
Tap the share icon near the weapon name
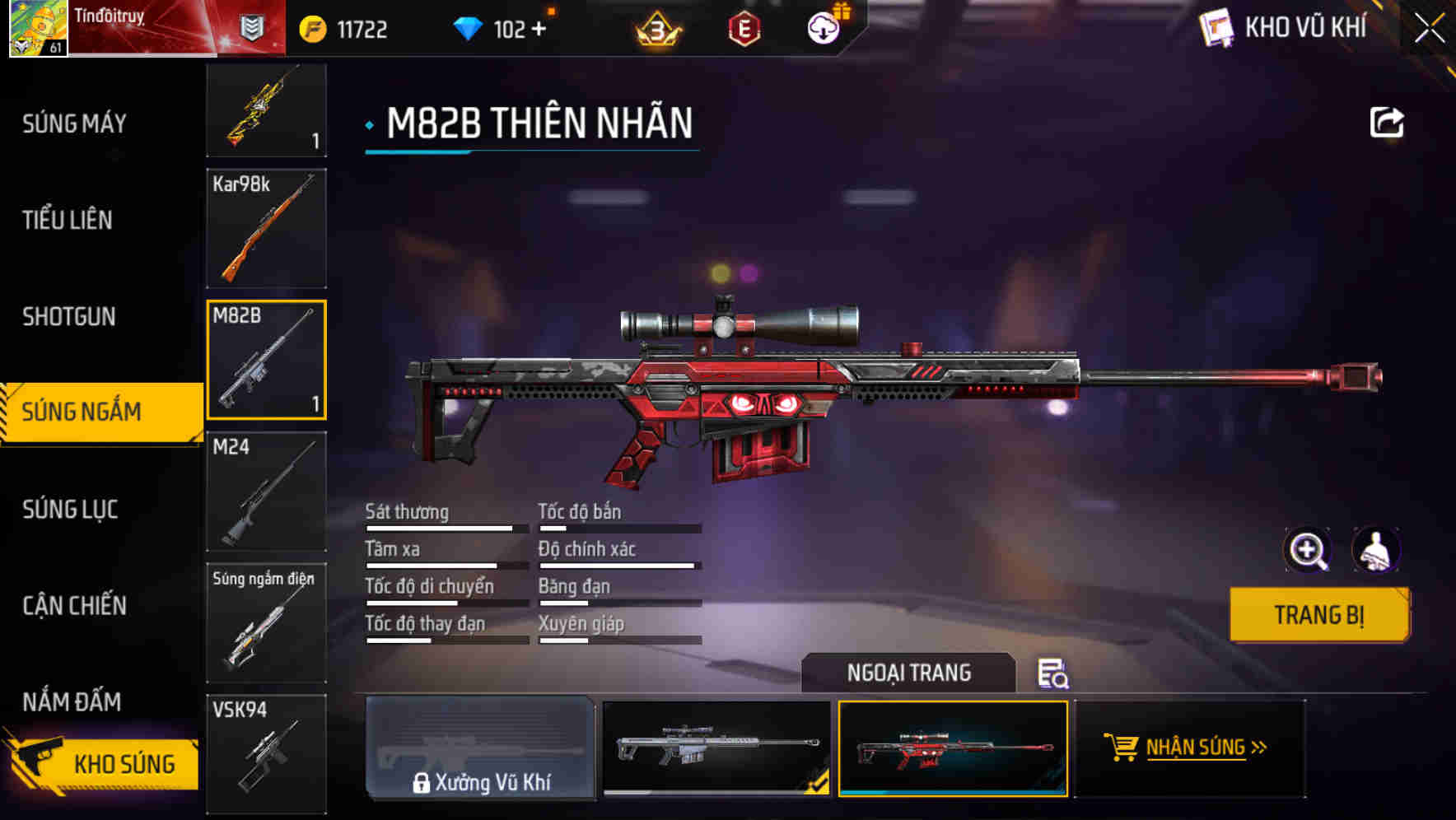1388,121
